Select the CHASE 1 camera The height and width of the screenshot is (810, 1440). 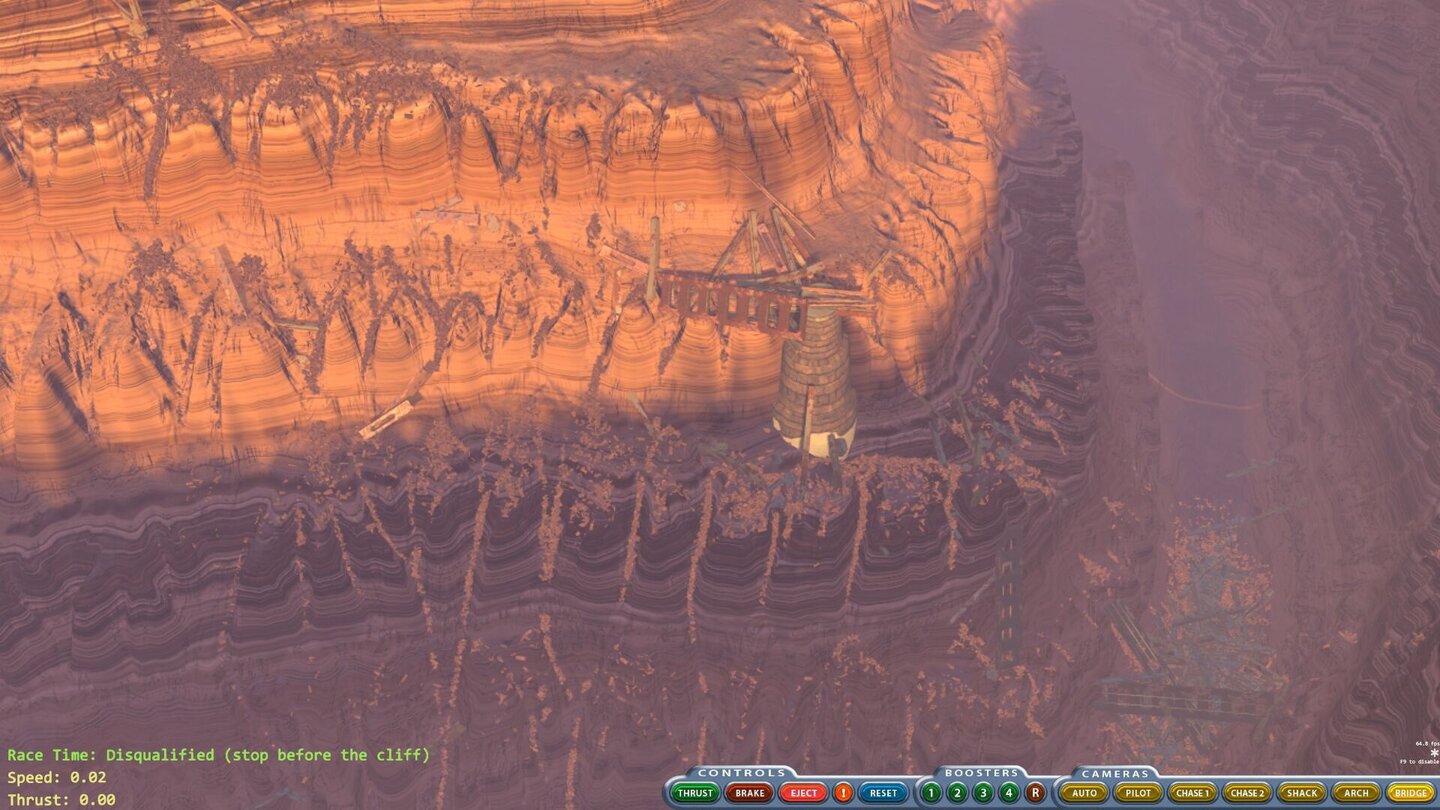coord(1191,792)
